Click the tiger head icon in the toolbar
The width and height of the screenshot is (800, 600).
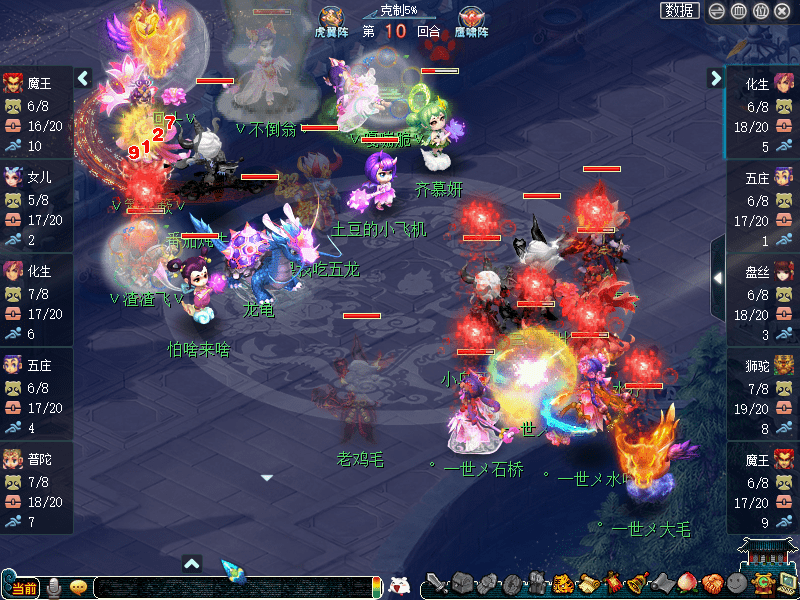point(562,584)
